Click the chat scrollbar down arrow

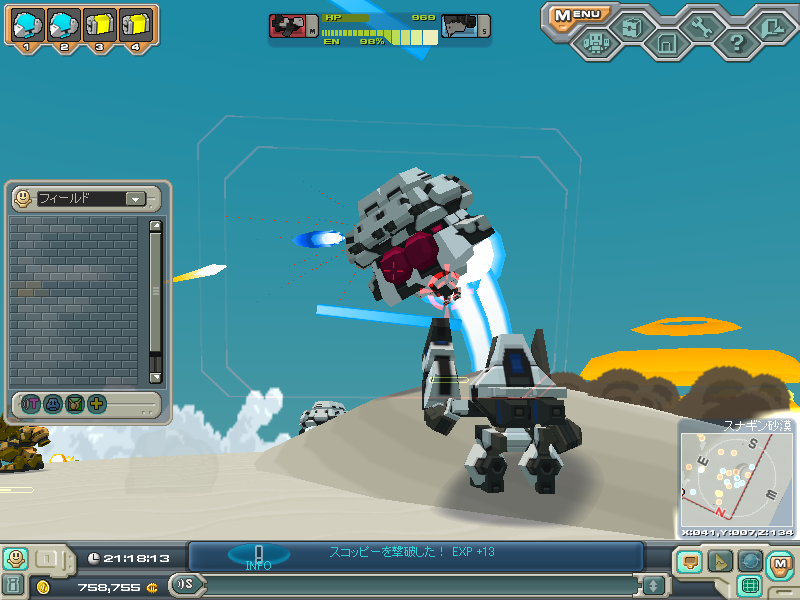[x=155, y=377]
